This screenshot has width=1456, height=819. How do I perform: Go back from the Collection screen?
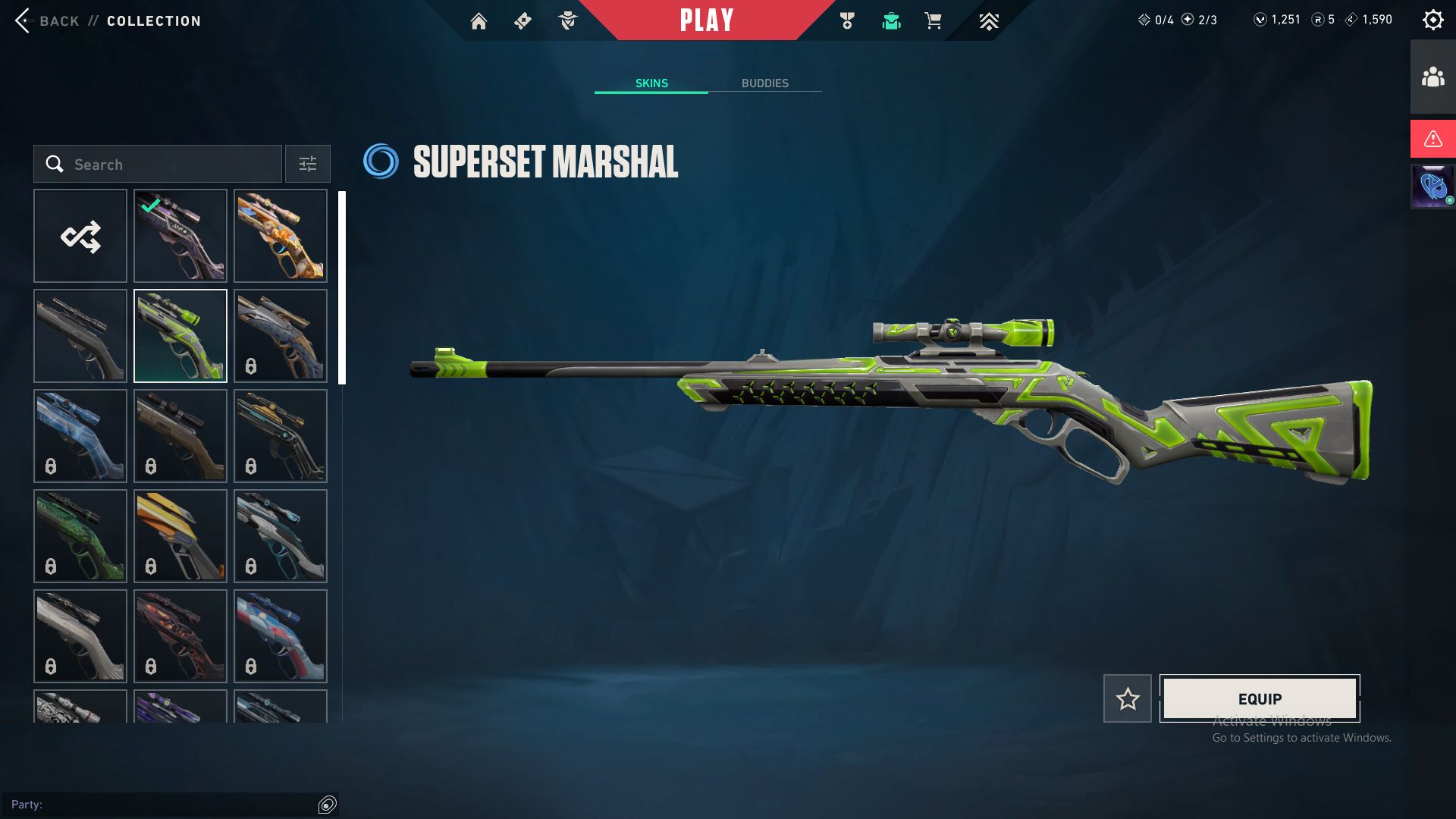[x=45, y=20]
